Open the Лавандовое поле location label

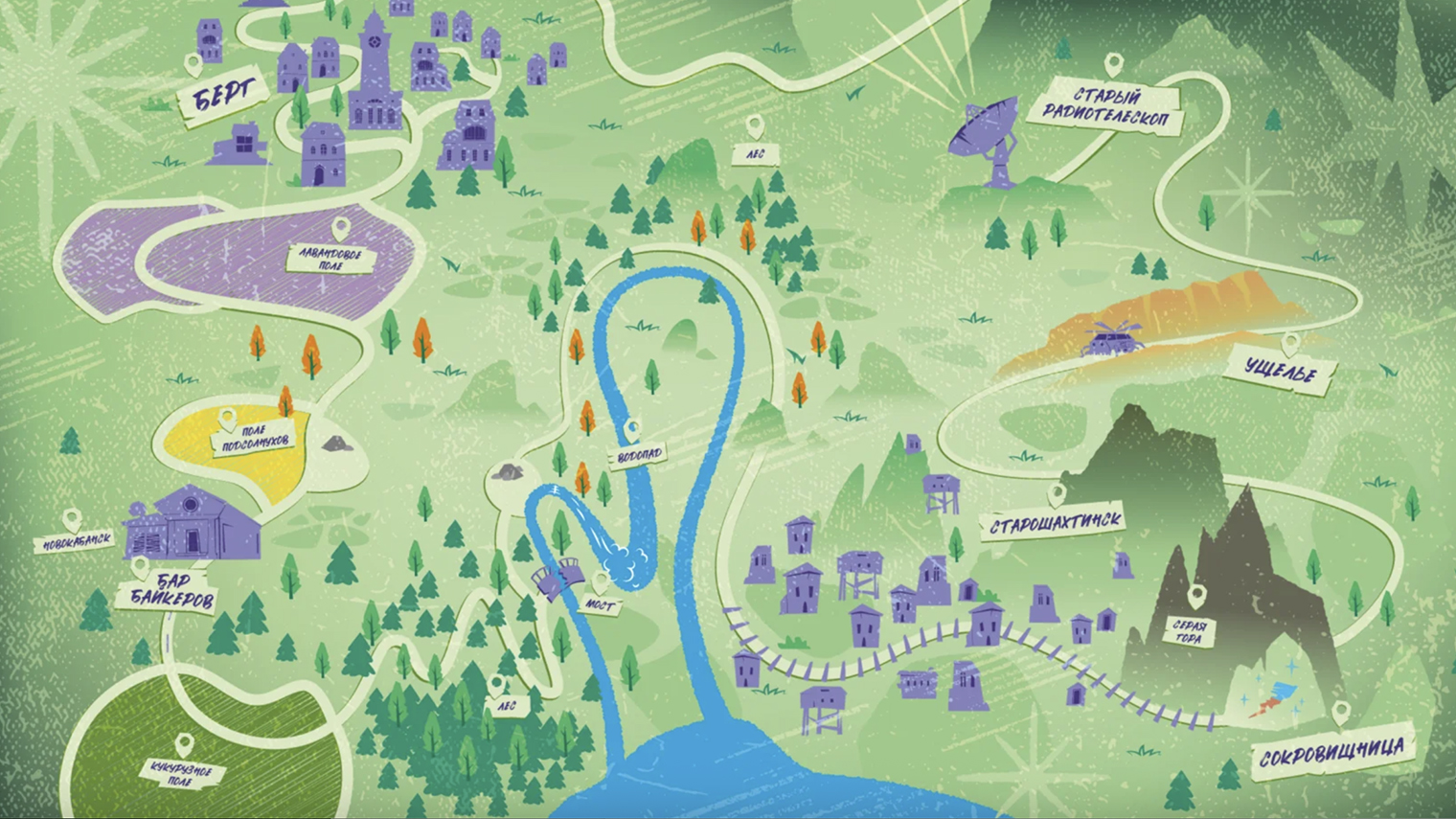coord(330,258)
